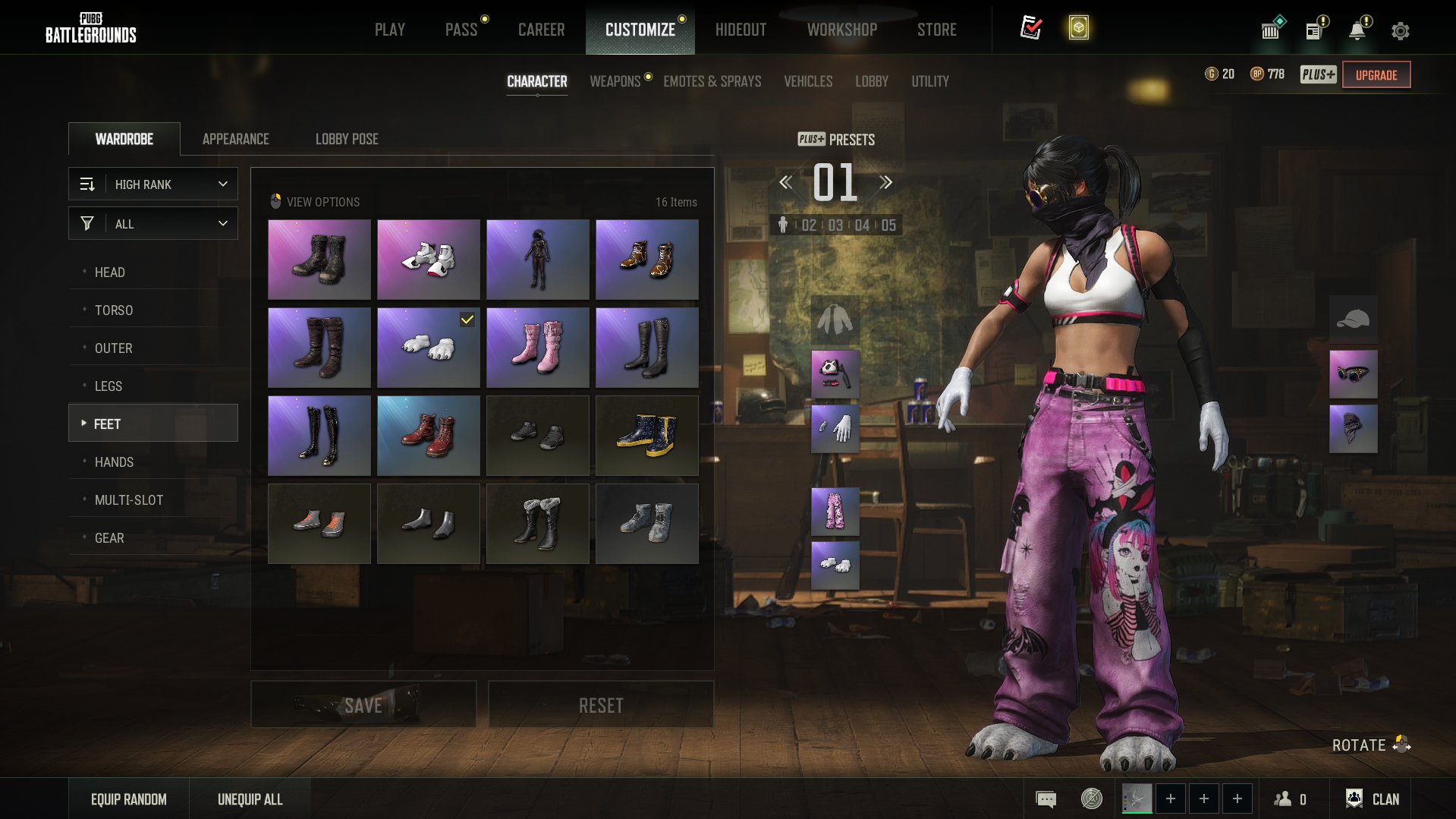Open the Appearance tab
This screenshot has height=819, width=1456.
(x=235, y=139)
